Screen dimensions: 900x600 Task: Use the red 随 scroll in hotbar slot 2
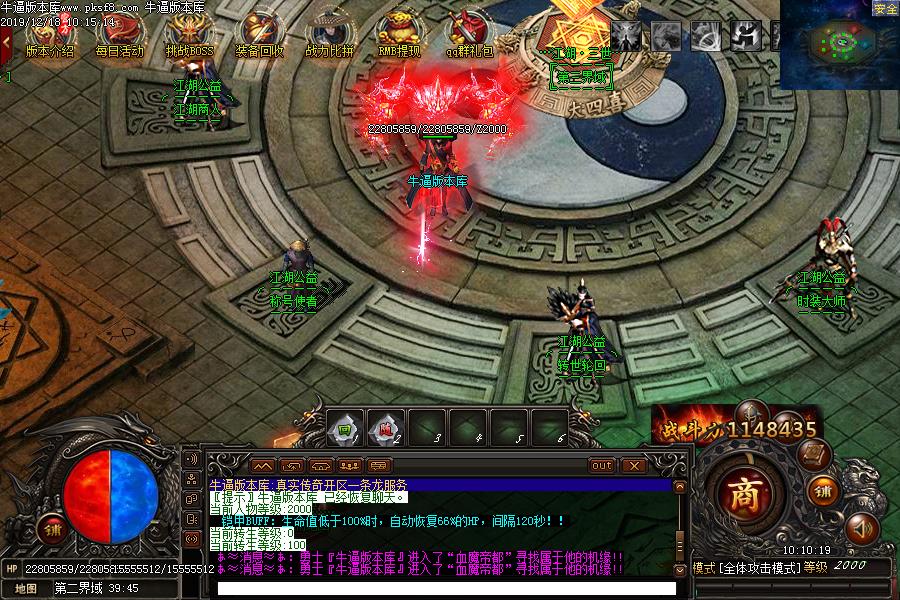(x=387, y=428)
